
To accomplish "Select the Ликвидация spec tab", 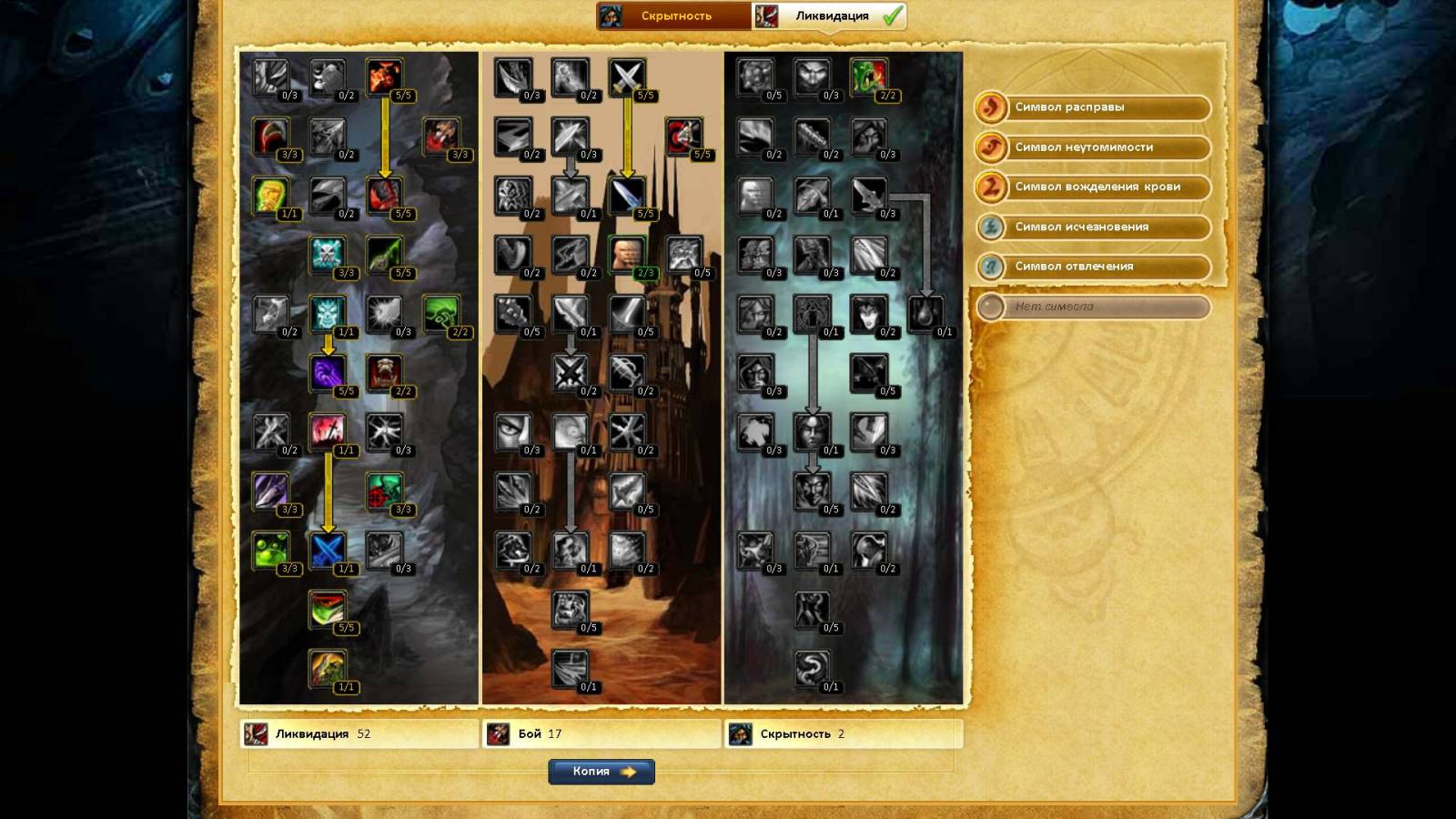I will click(830, 16).
